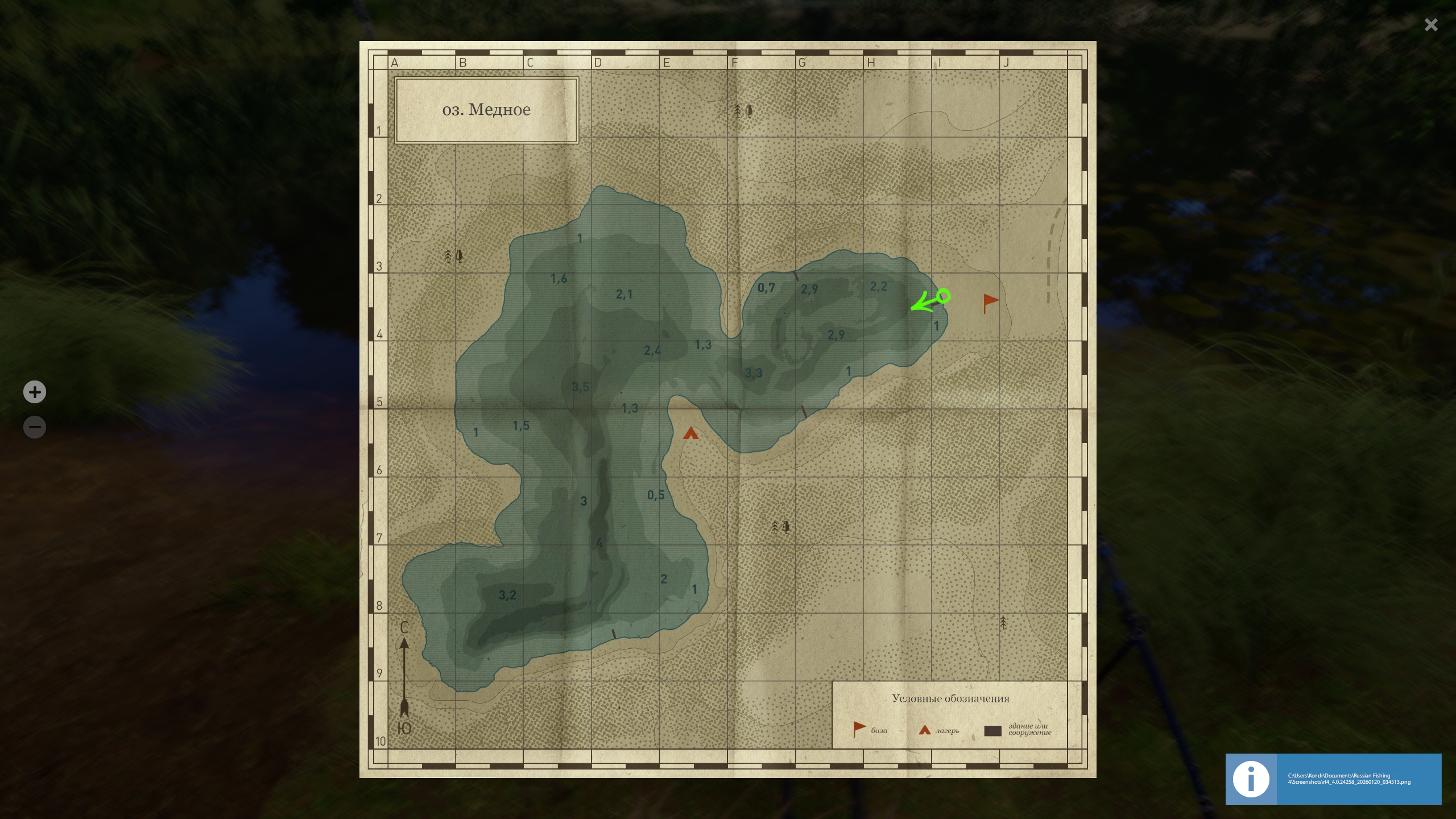The height and width of the screenshot is (819, 1456).
Task: Select the red base flag on the map
Action: click(990, 302)
